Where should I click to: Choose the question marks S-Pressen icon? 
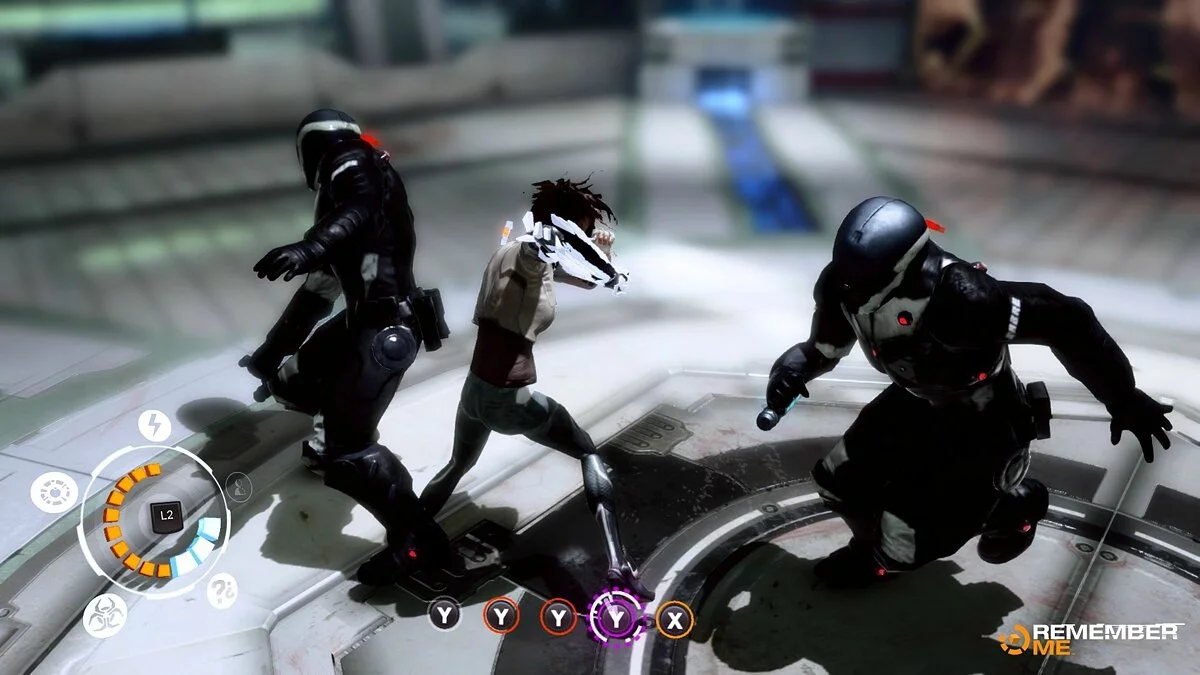pyautogui.click(x=222, y=591)
